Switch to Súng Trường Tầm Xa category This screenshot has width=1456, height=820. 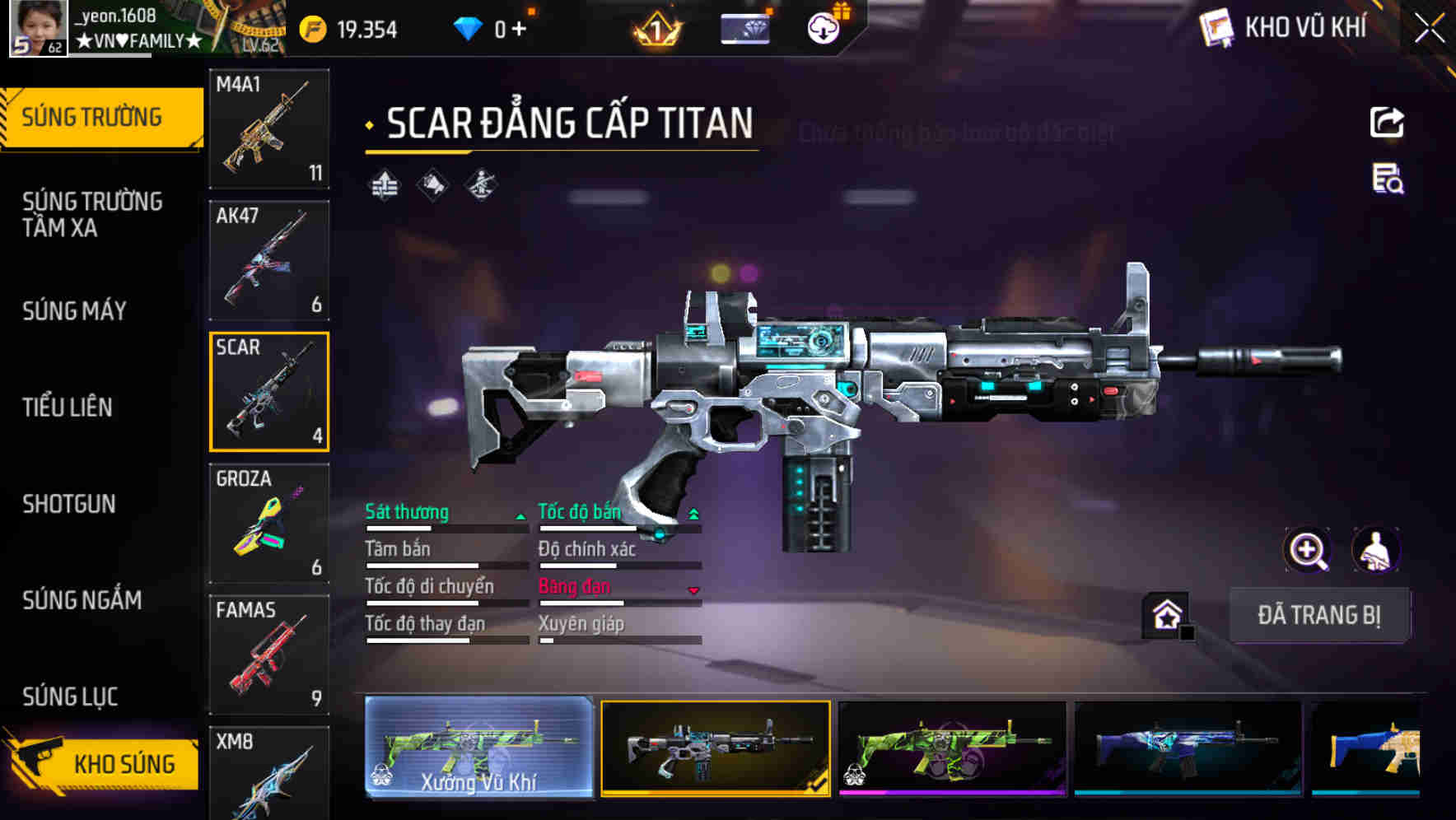(92, 214)
